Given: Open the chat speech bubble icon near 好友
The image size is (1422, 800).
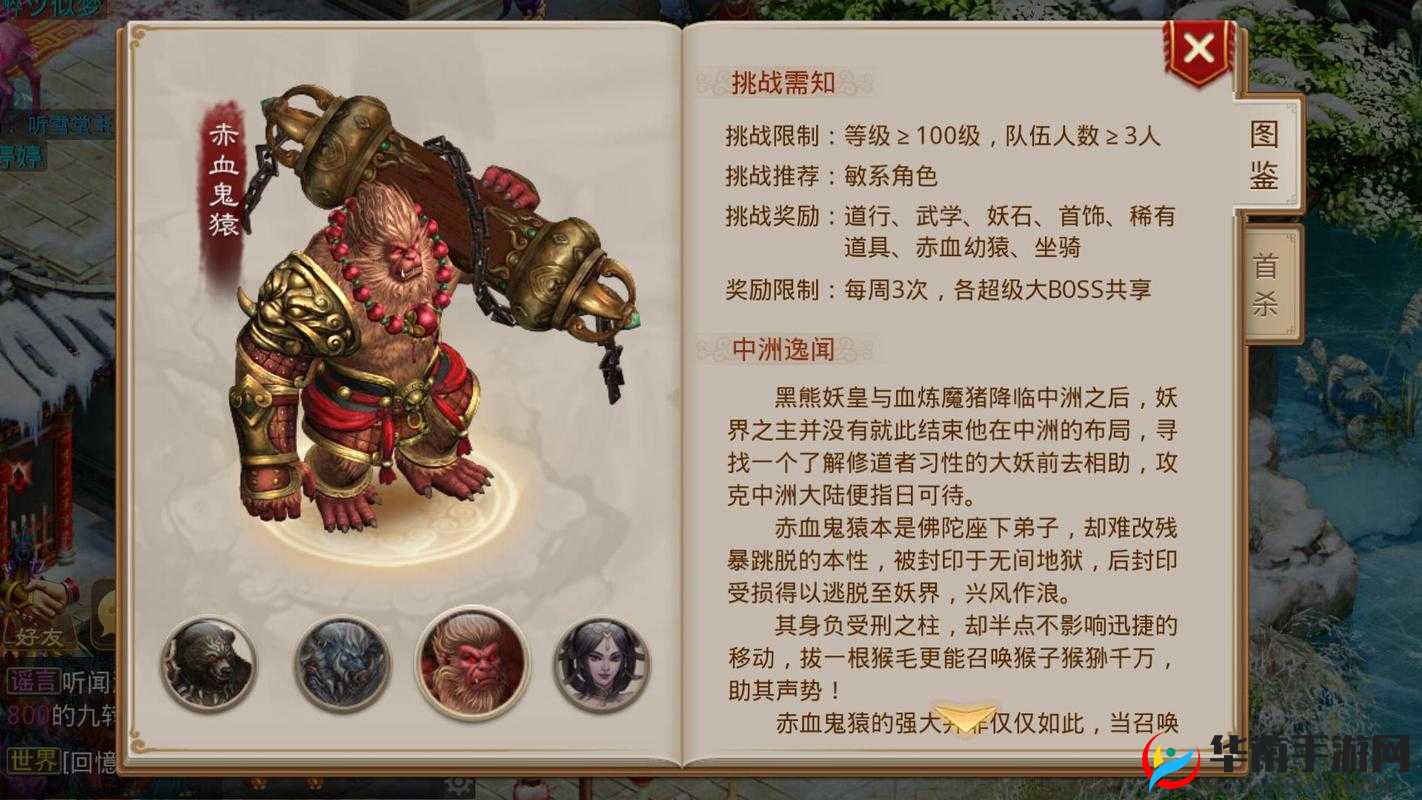Looking at the screenshot, I should [x=103, y=615].
